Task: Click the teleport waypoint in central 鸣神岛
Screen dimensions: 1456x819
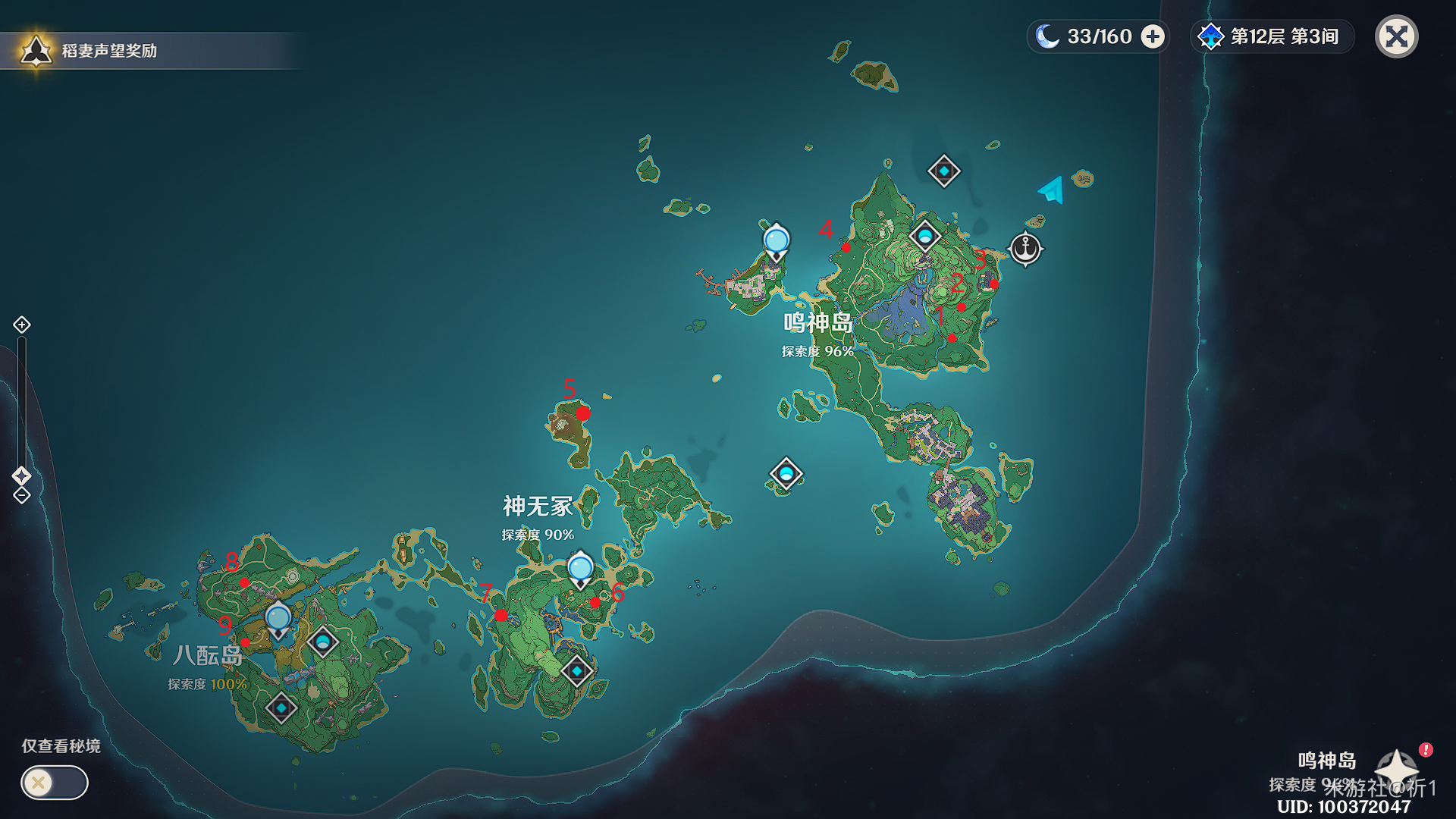Action: [925, 237]
